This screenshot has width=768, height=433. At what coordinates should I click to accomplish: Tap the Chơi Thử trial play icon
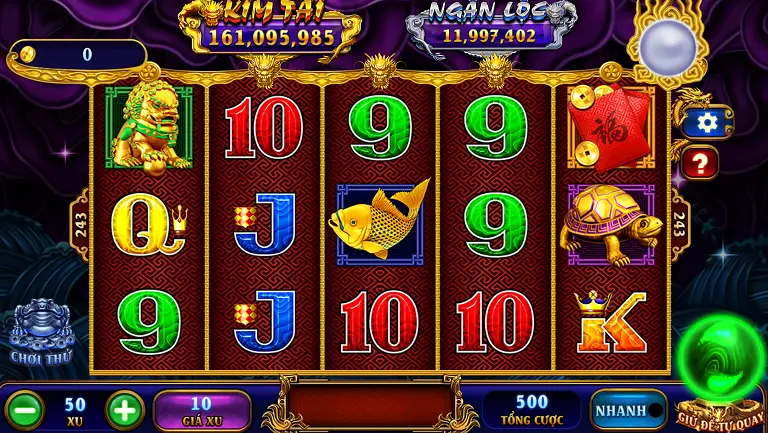pyautogui.click(x=40, y=332)
